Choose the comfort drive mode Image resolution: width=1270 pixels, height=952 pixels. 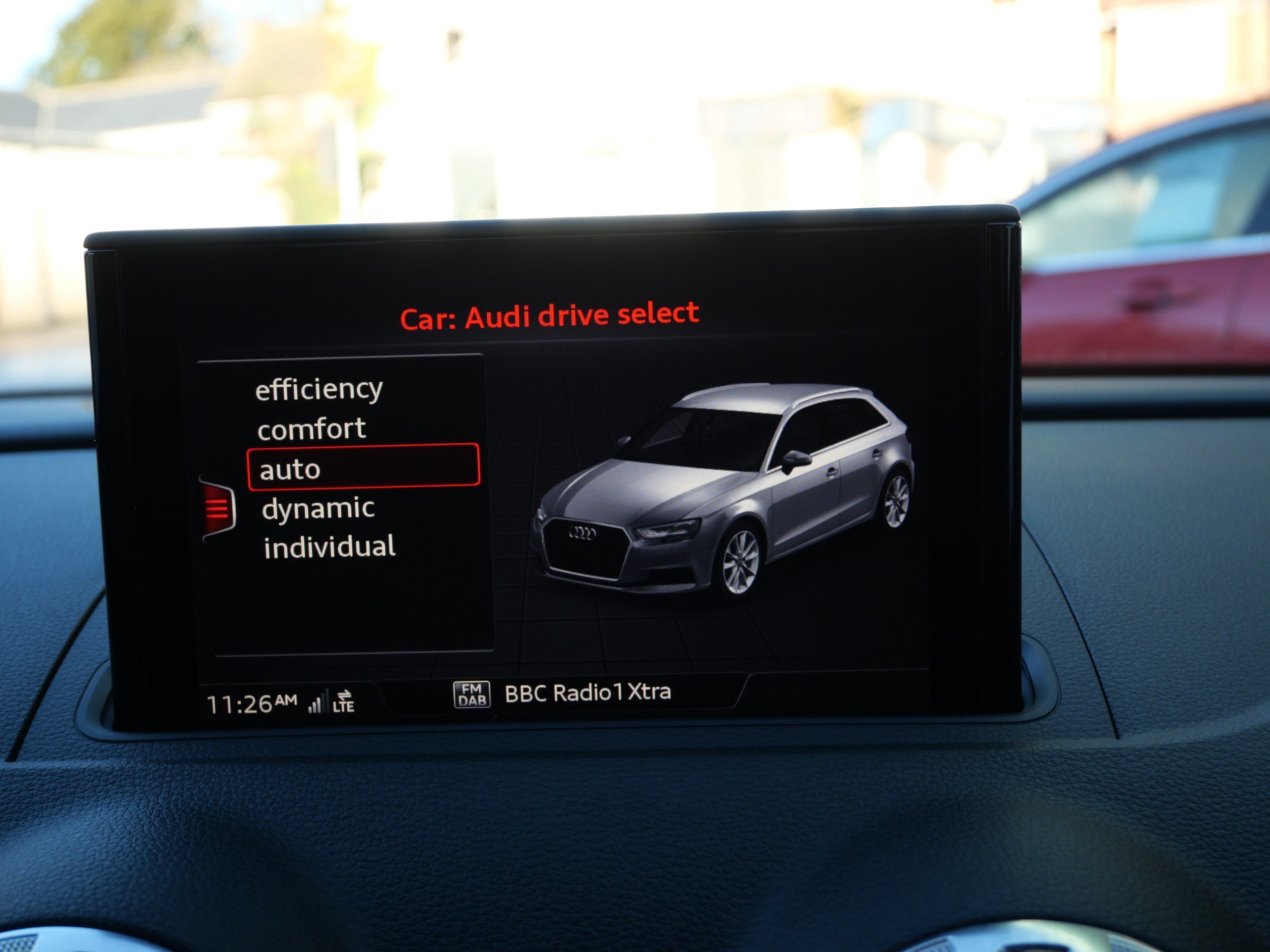tap(311, 429)
